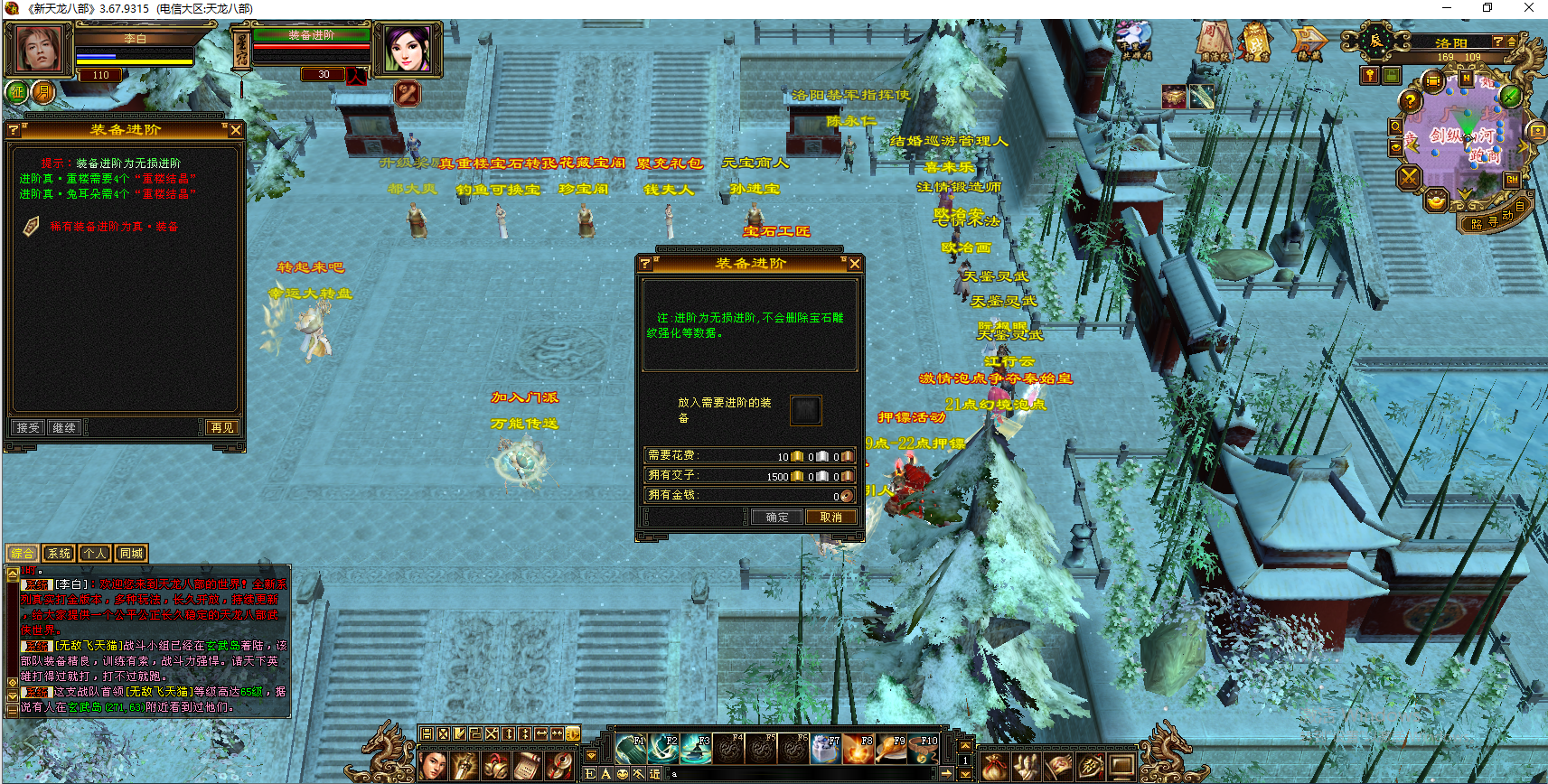Open the money bag icon in bottom bar
The width and height of the screenshot is (1548, 784).
pyautogui.click(x=994, y=767)
